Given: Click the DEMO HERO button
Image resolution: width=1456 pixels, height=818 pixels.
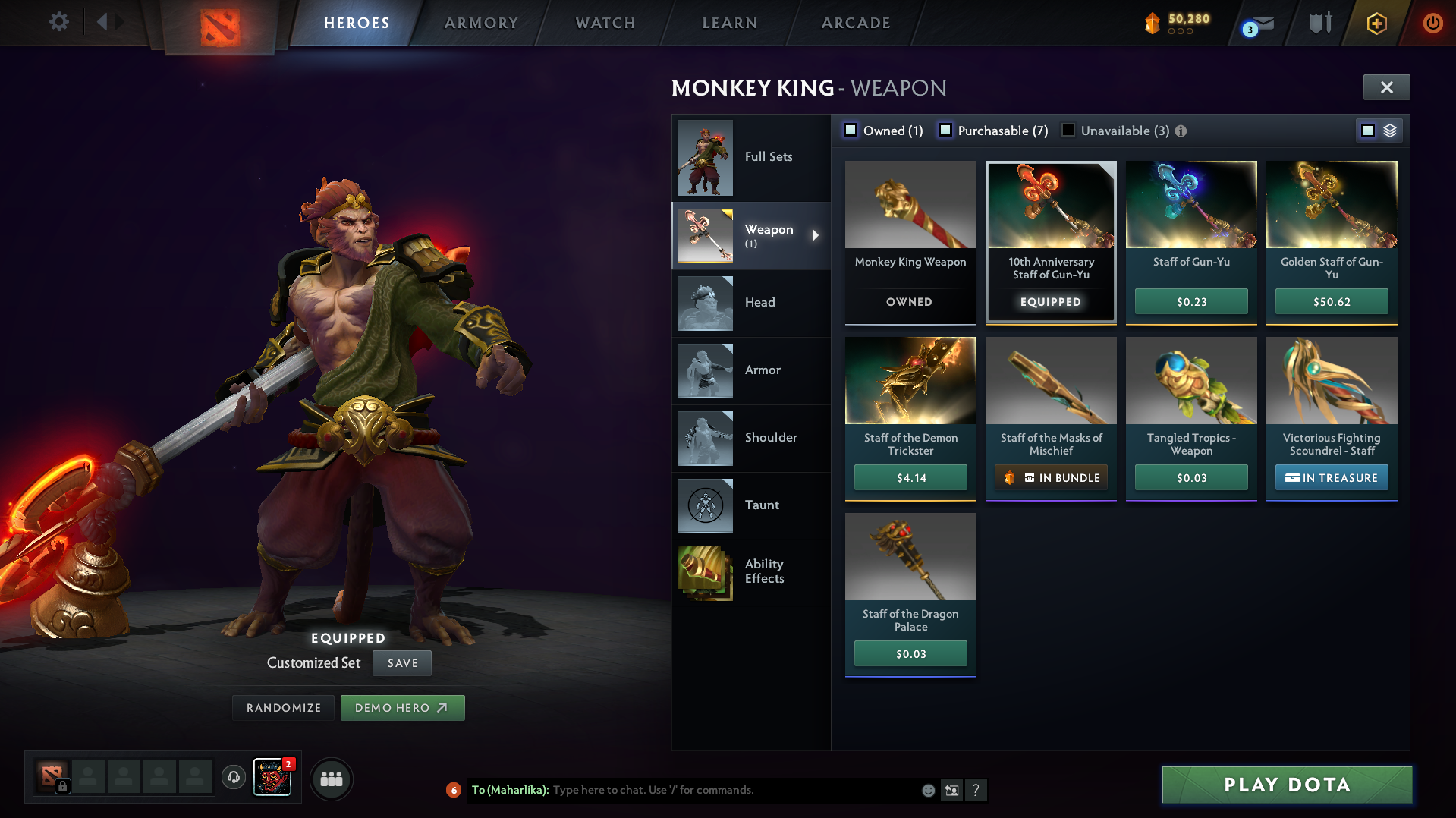Looking at the screenshot, I should point(403,707).
